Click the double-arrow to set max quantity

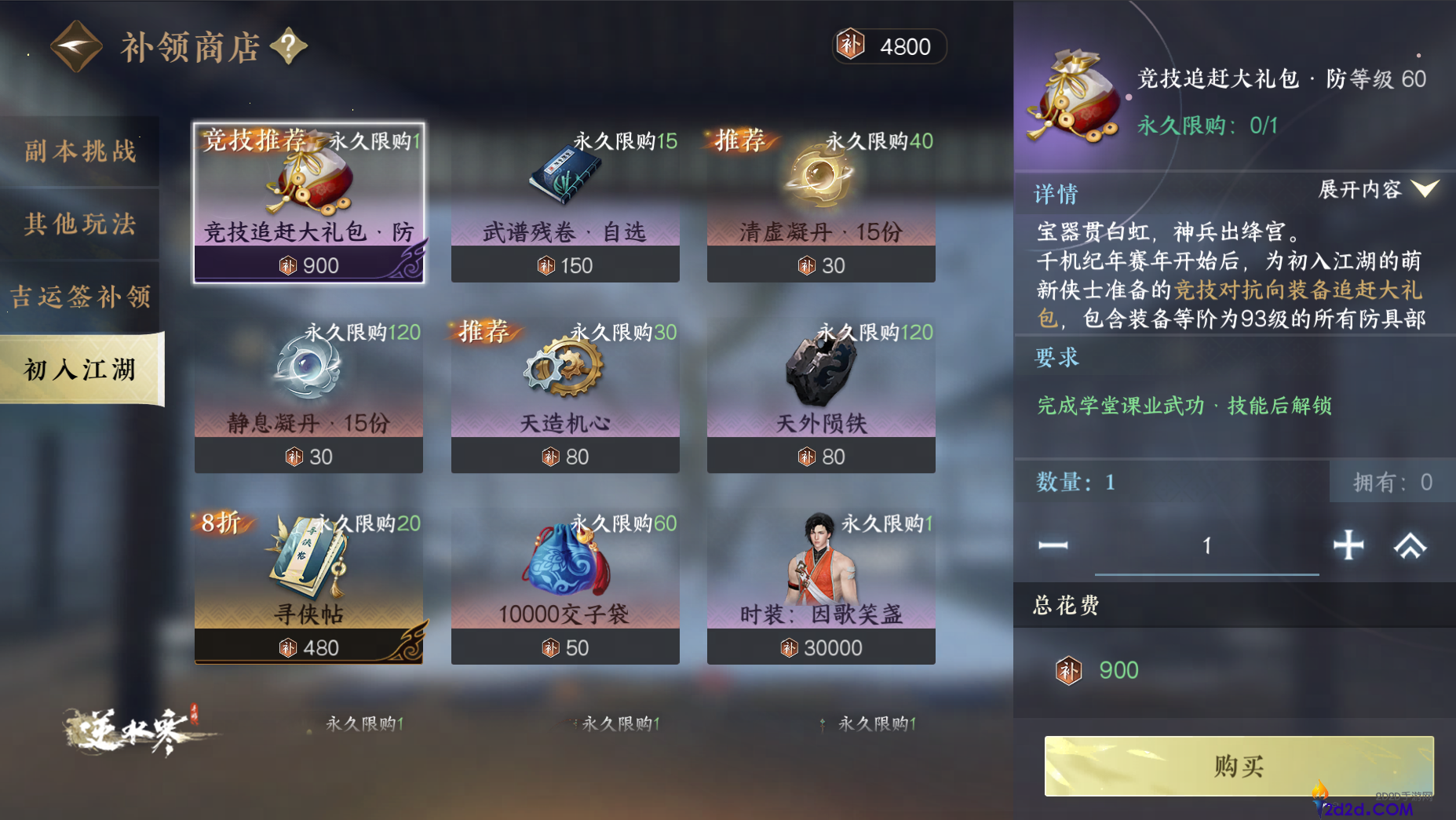[1410, 545]
